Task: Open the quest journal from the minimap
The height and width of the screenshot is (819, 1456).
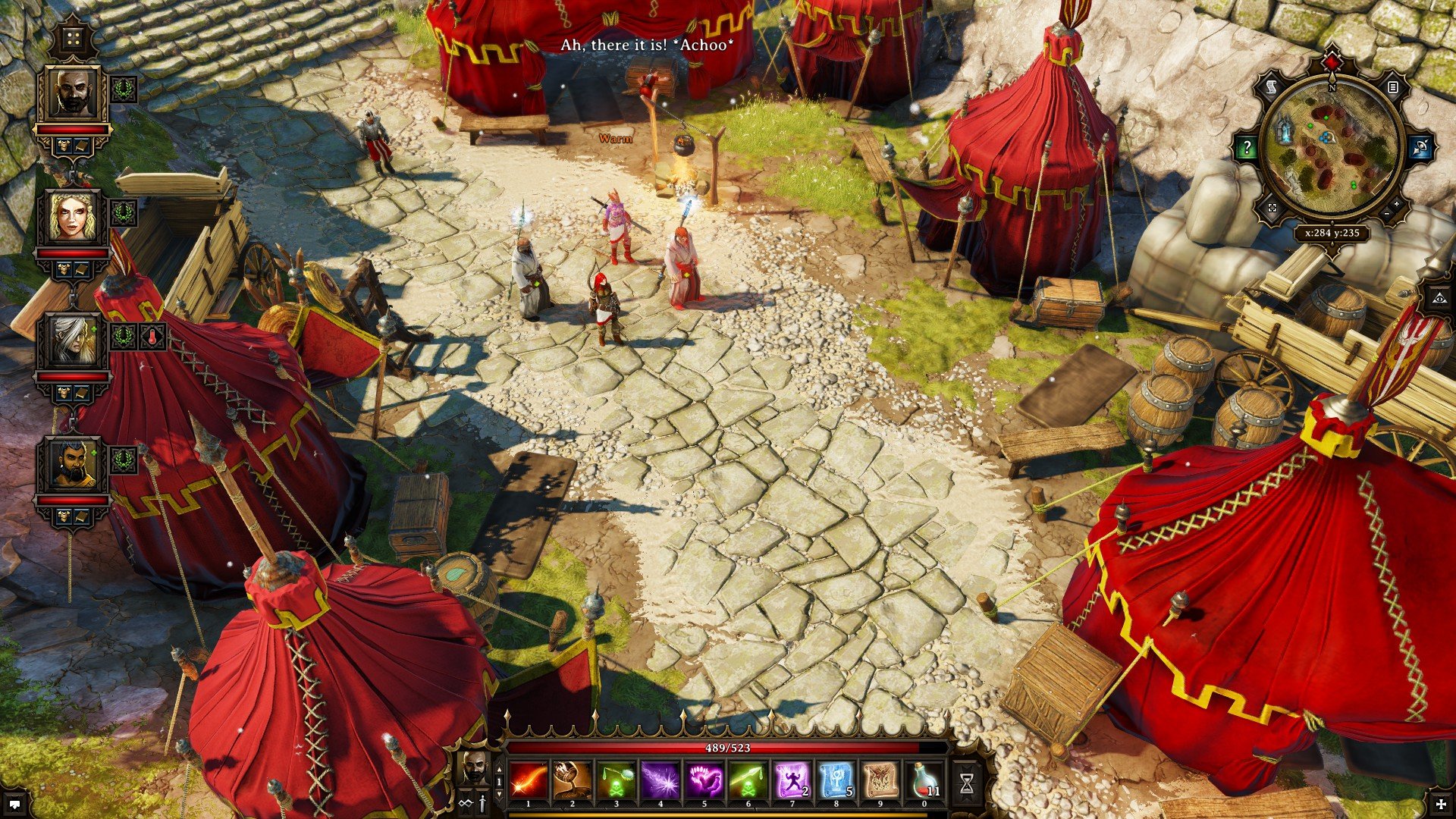Action: pyautogui.click(x=1271, y=85)
